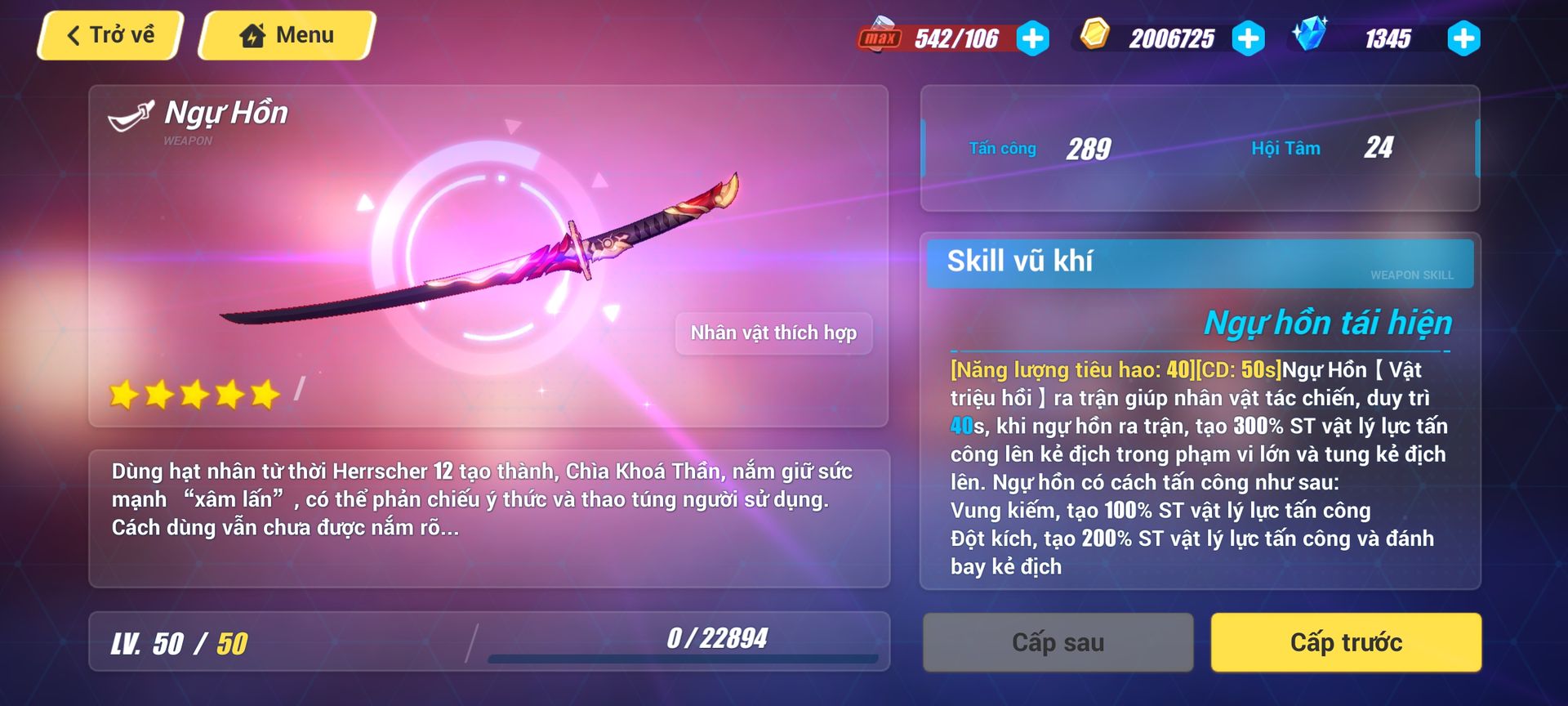View the Cấp trước weapon level

point(1346,643)
